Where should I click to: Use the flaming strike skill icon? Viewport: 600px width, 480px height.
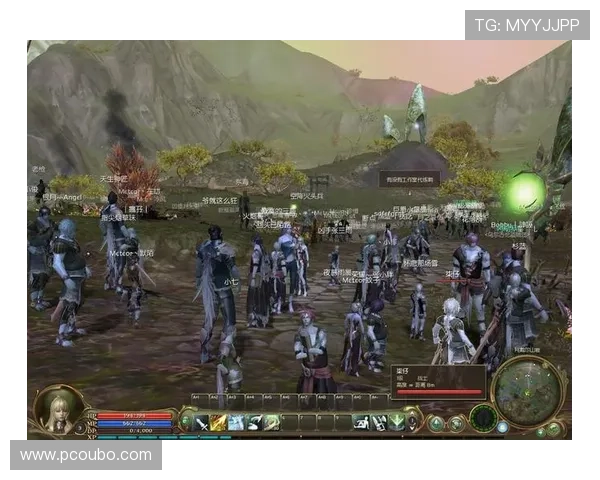pos(218,423)
